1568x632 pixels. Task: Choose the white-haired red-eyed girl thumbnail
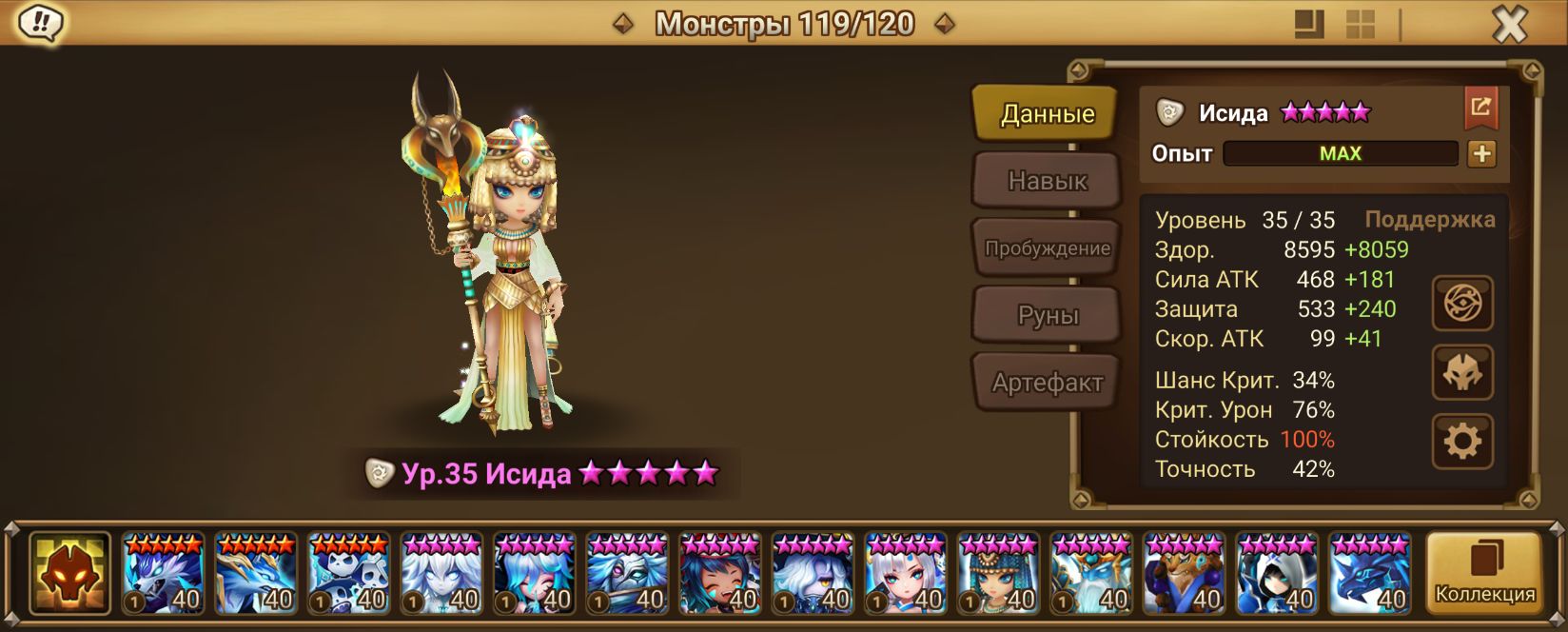click(906, 574)
